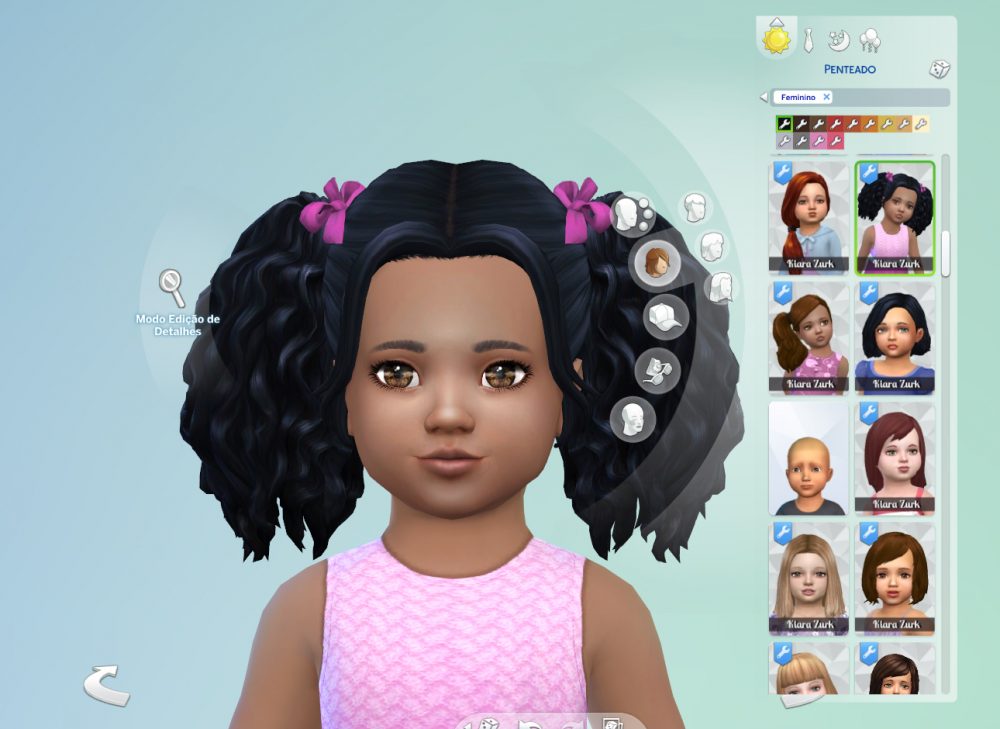The height and width of the screenshot is (729, 1000).
Task: Select the short black bob hairstyle thumbnail
Action: pos(894,338)
